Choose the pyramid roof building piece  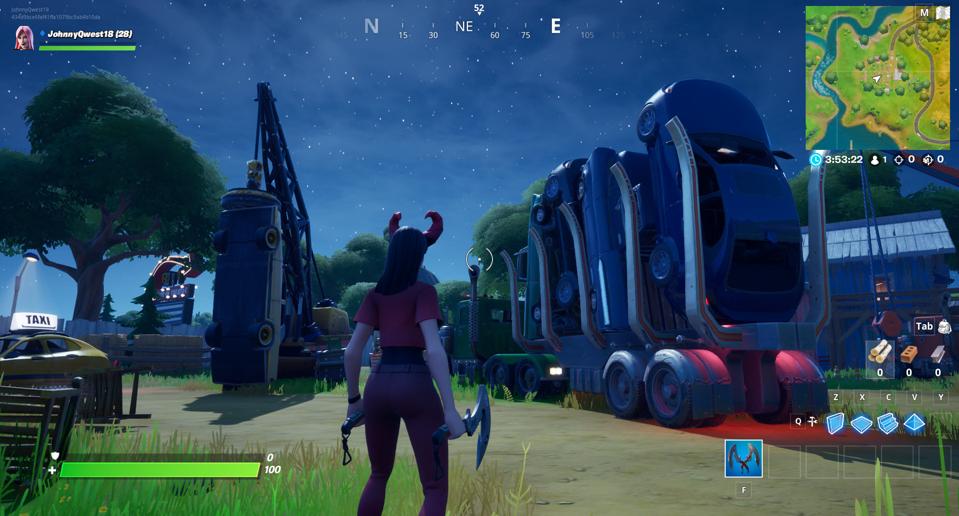[x=915, y=423]
